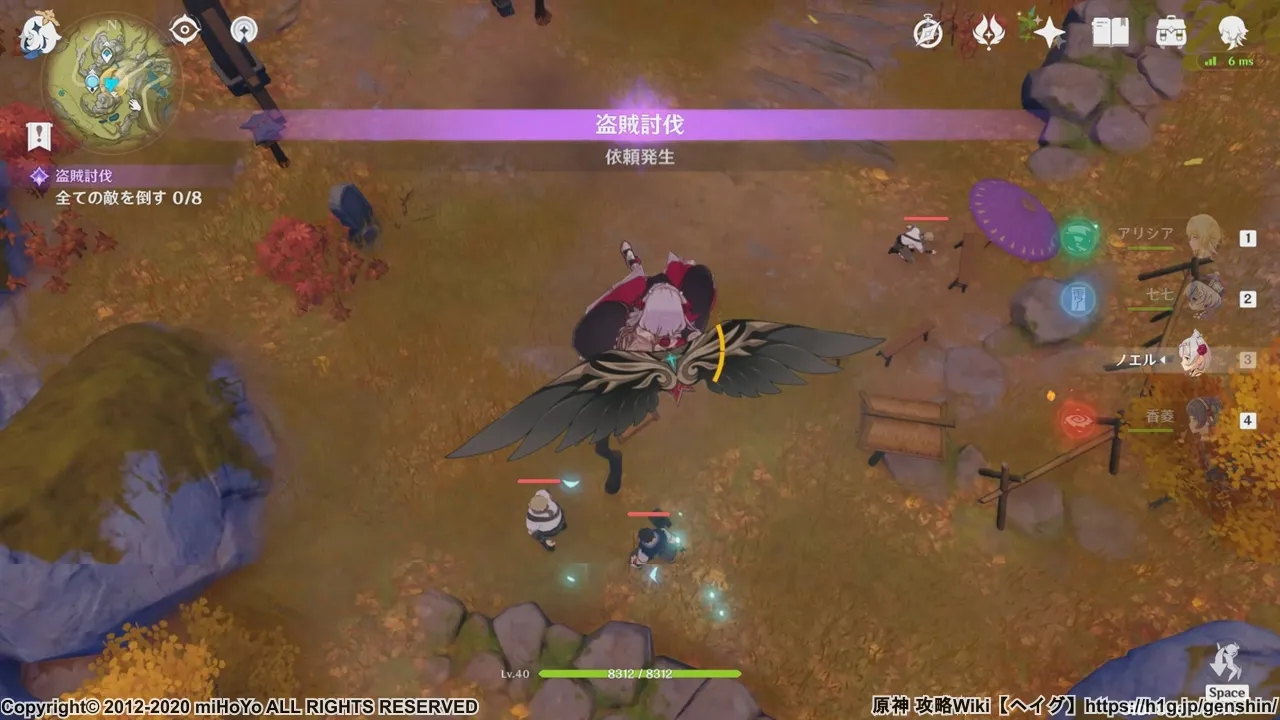Switch to party member 香菱

(1198, 418)
